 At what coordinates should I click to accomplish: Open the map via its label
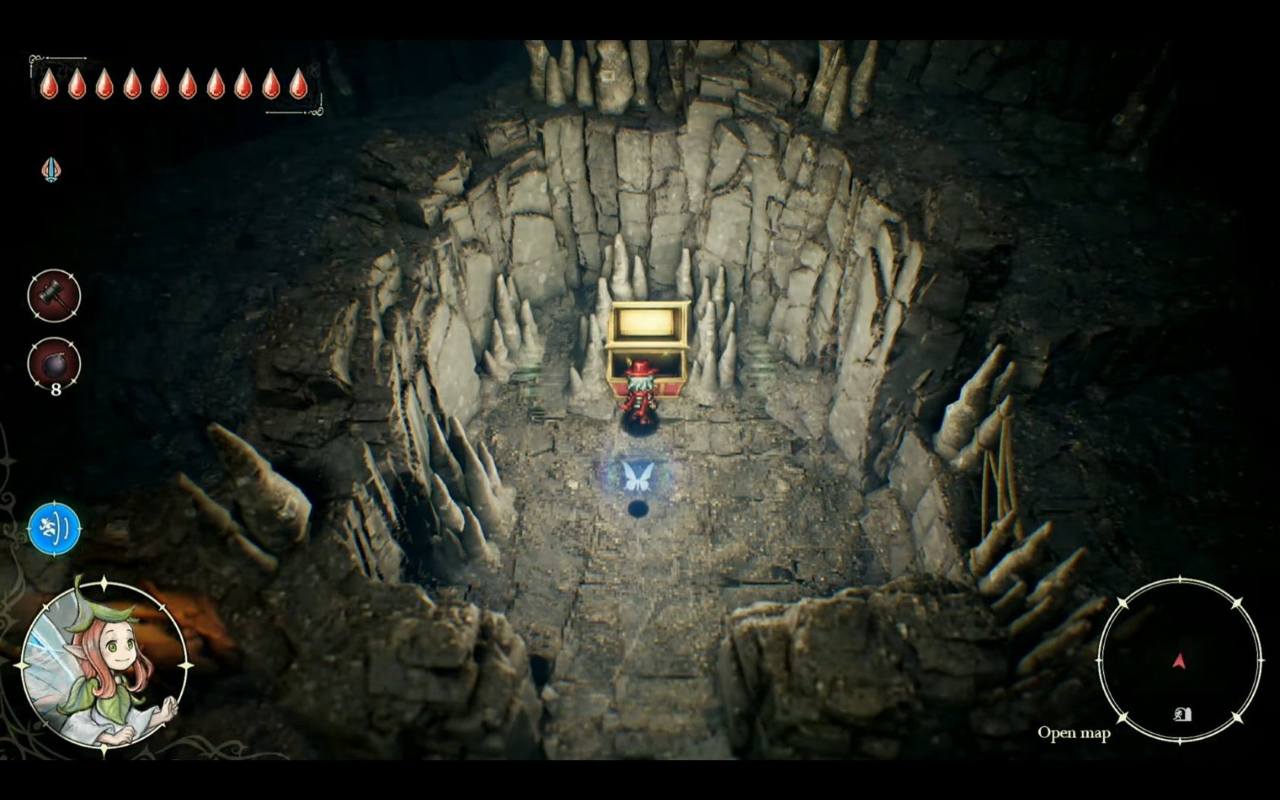1073,733
